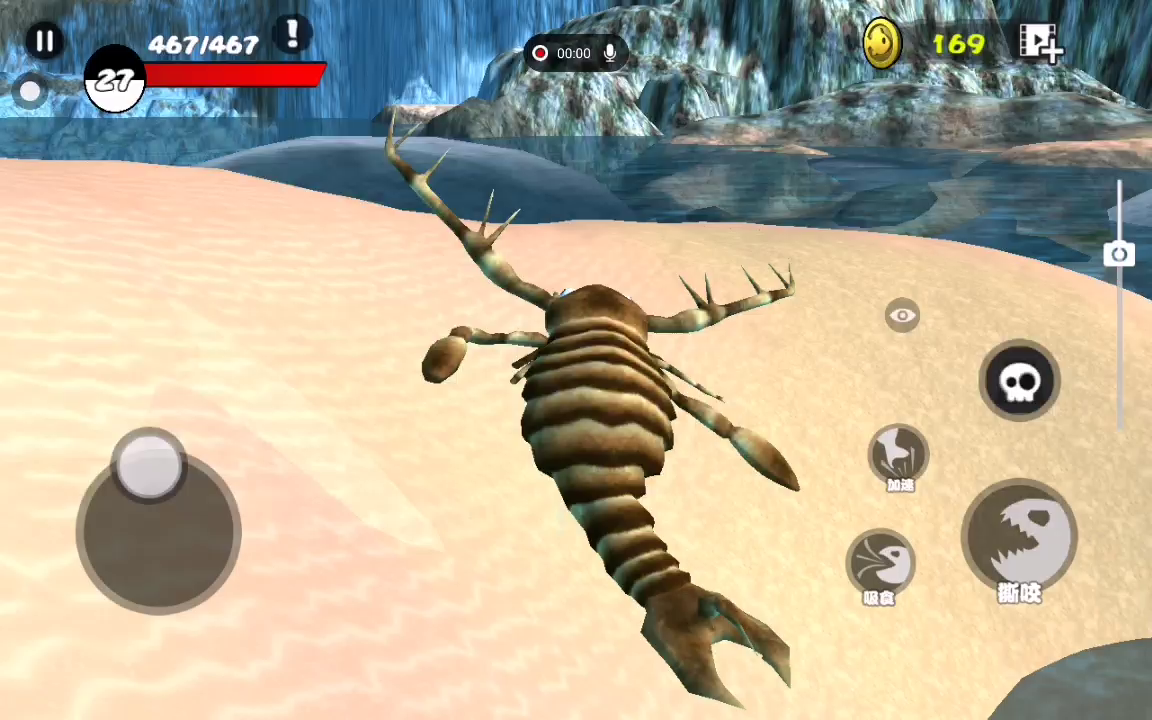
Task: Tap the exclamation mark alert icon
Action: coord(292,34)
